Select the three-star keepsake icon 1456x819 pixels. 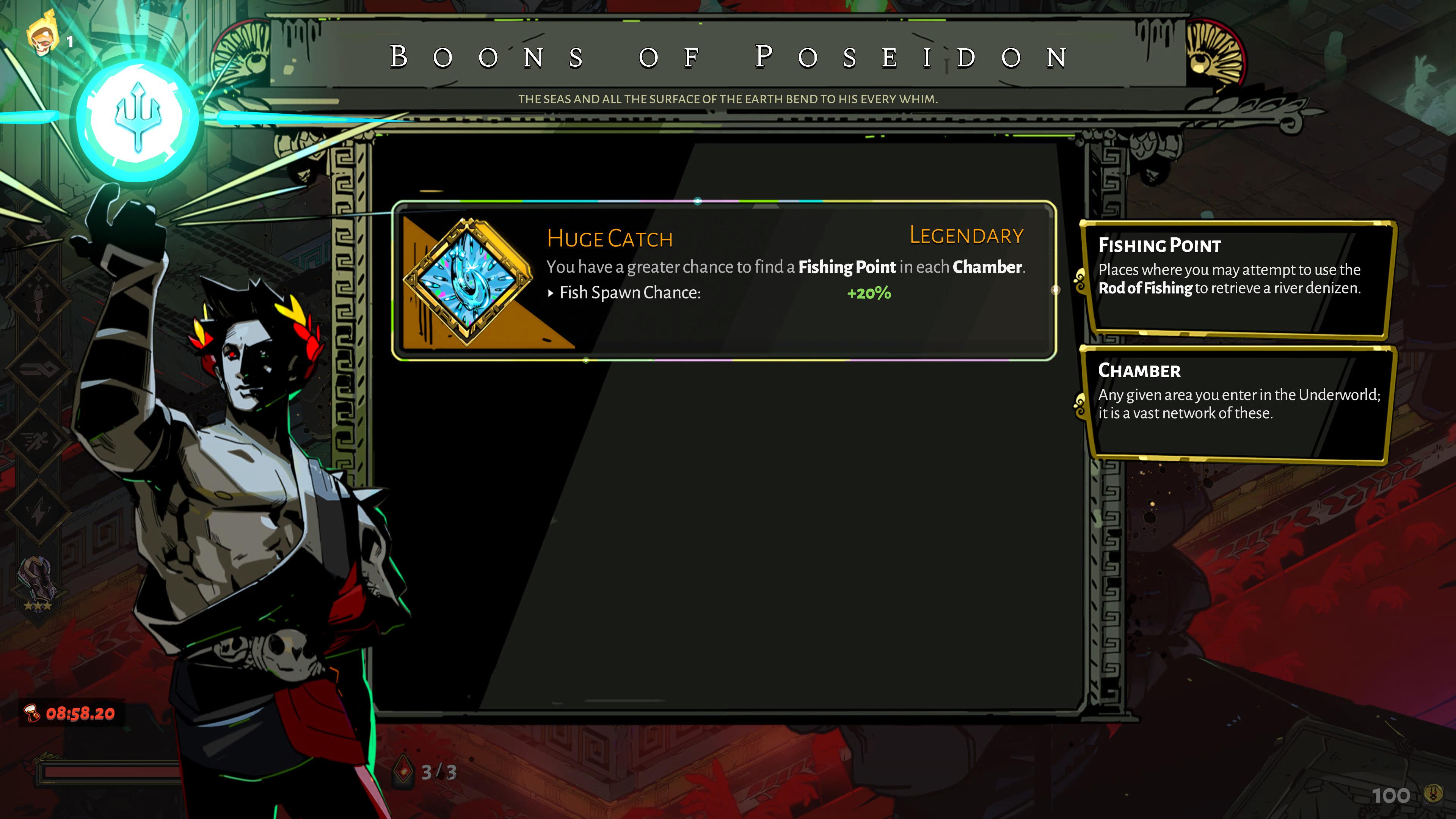[38, 582]
